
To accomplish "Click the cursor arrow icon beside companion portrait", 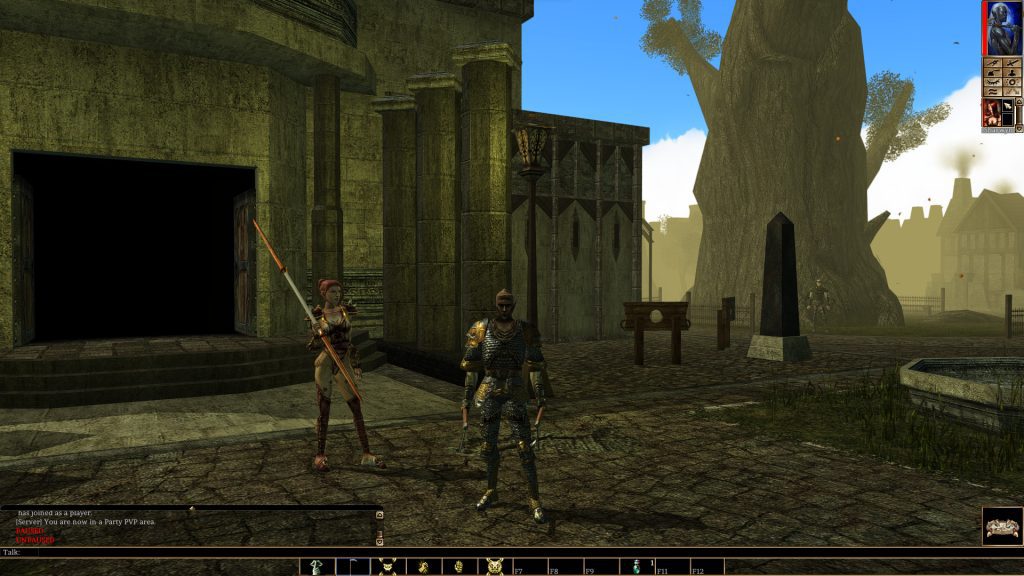I will click(1008, 105).
